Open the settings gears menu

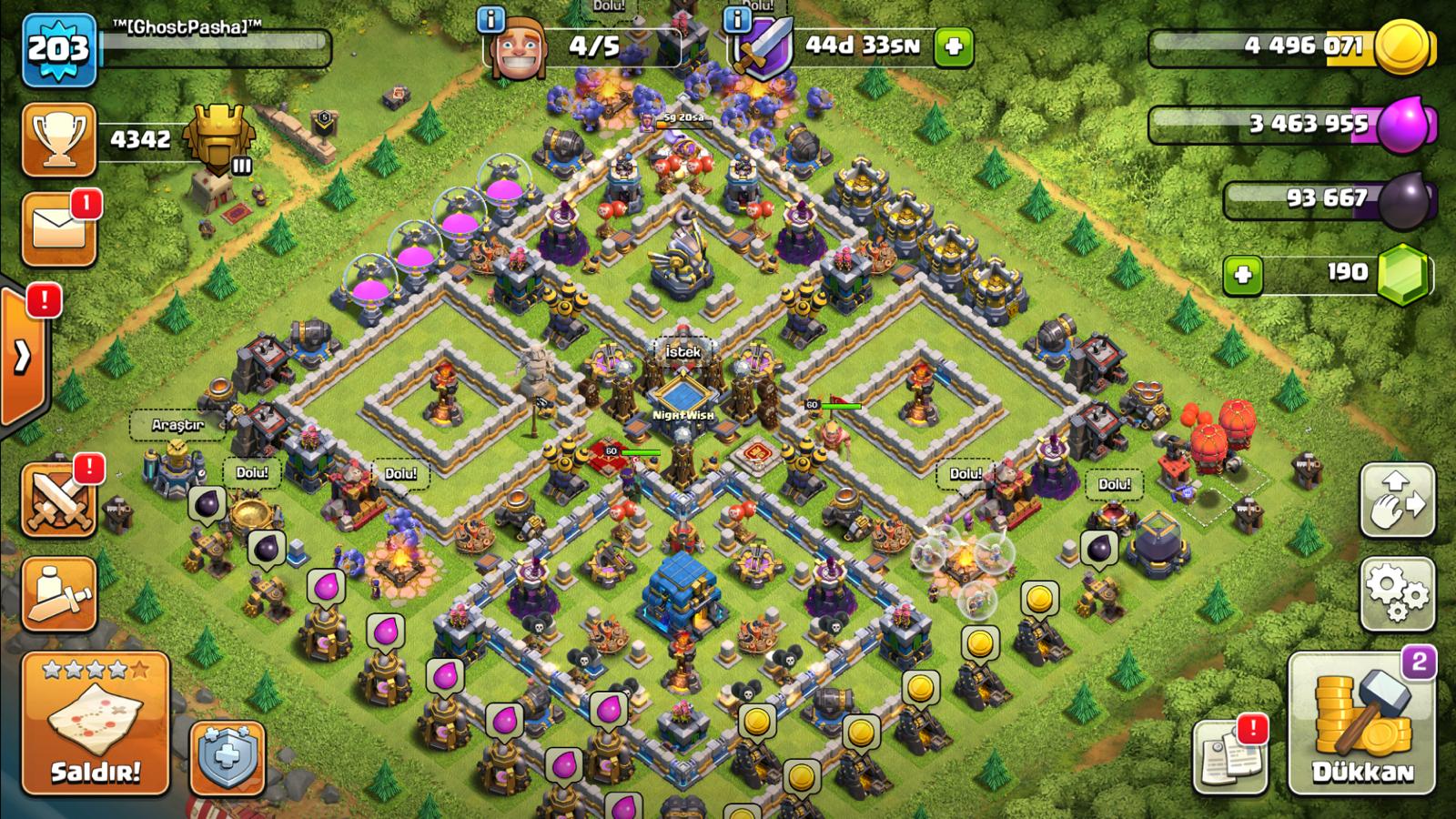tap(1397, 593)
